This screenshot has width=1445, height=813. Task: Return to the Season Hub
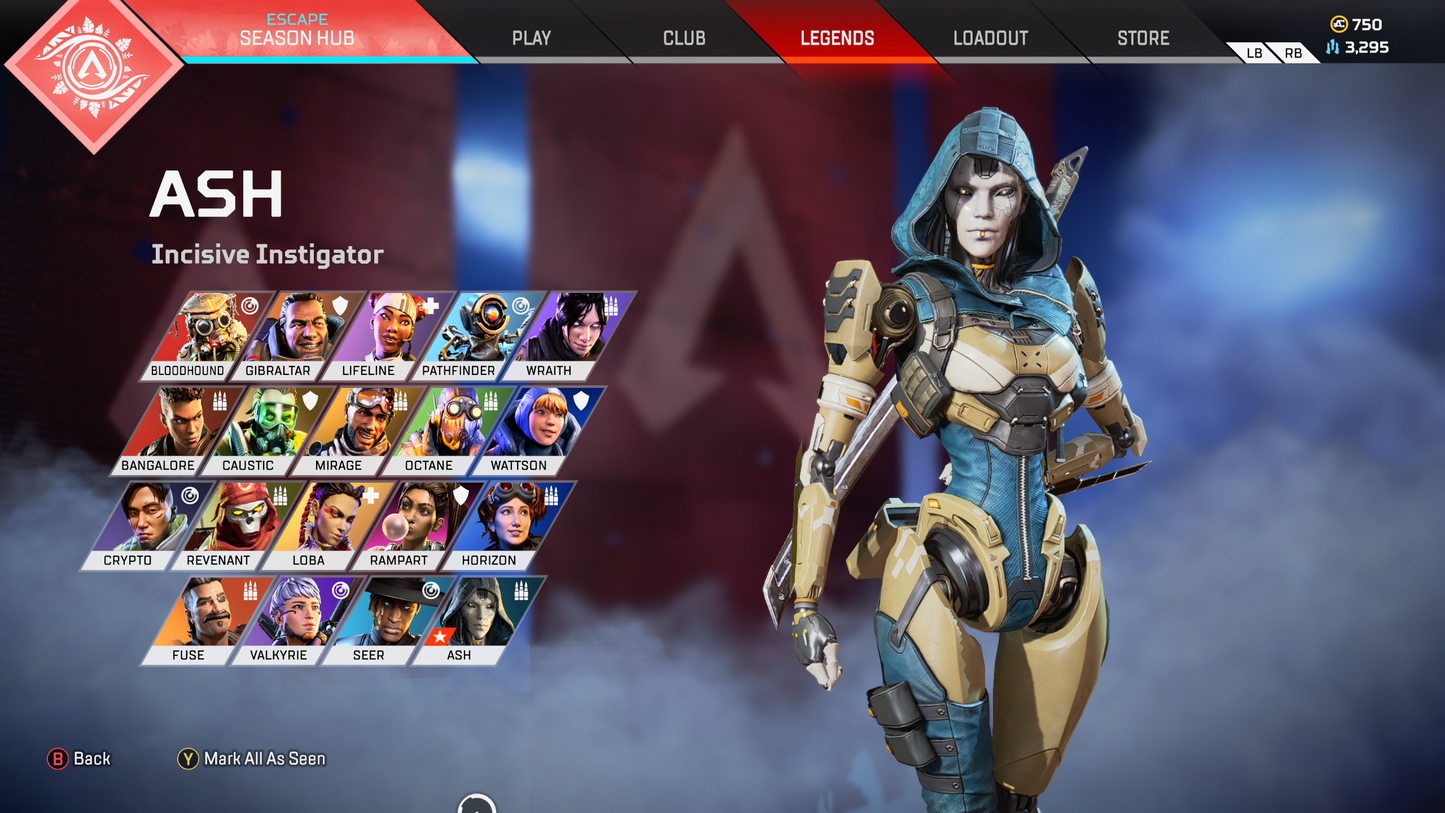click(x=296, y=38)
